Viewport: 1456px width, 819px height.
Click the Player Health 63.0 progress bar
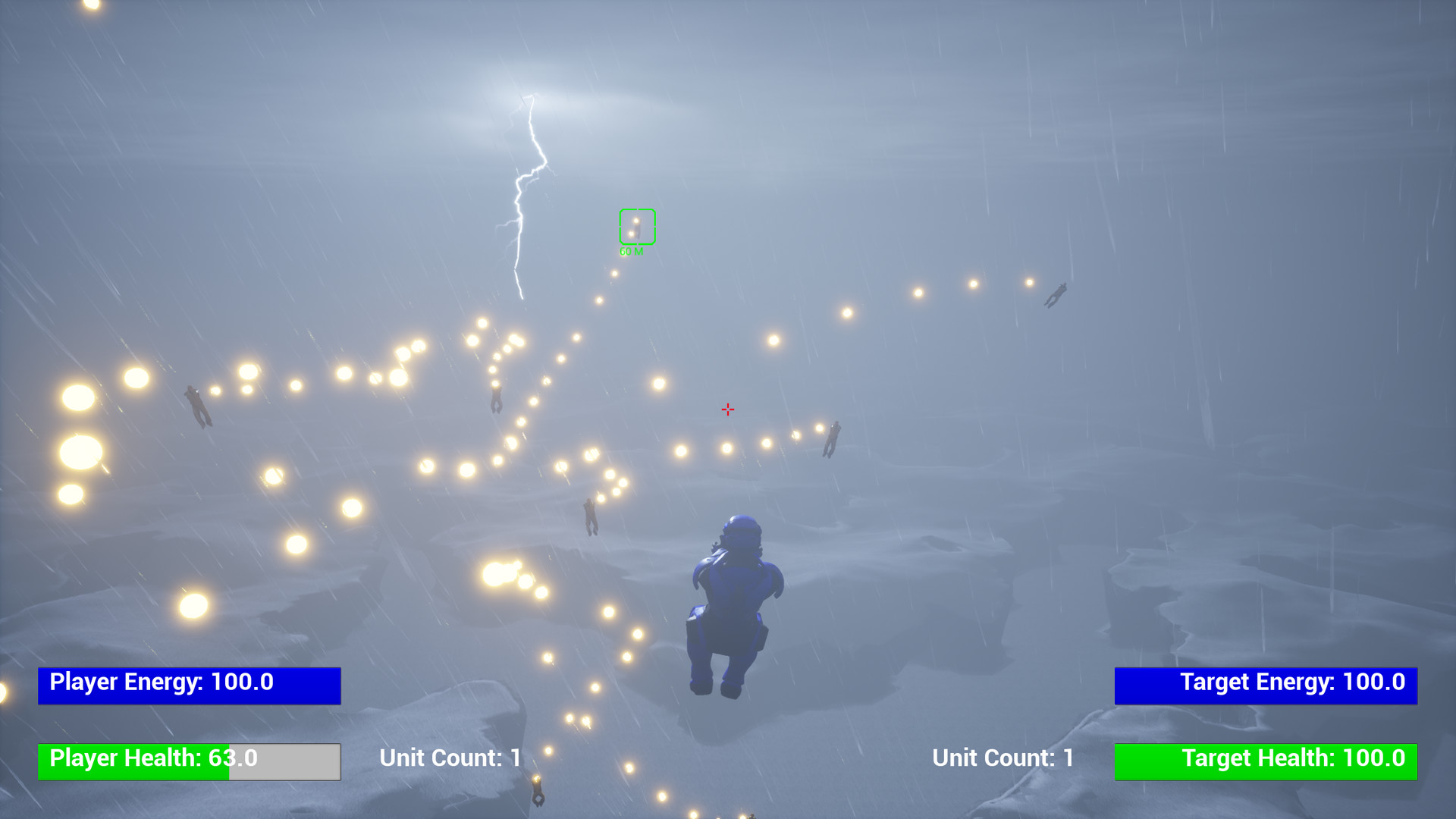coord(189,761)
